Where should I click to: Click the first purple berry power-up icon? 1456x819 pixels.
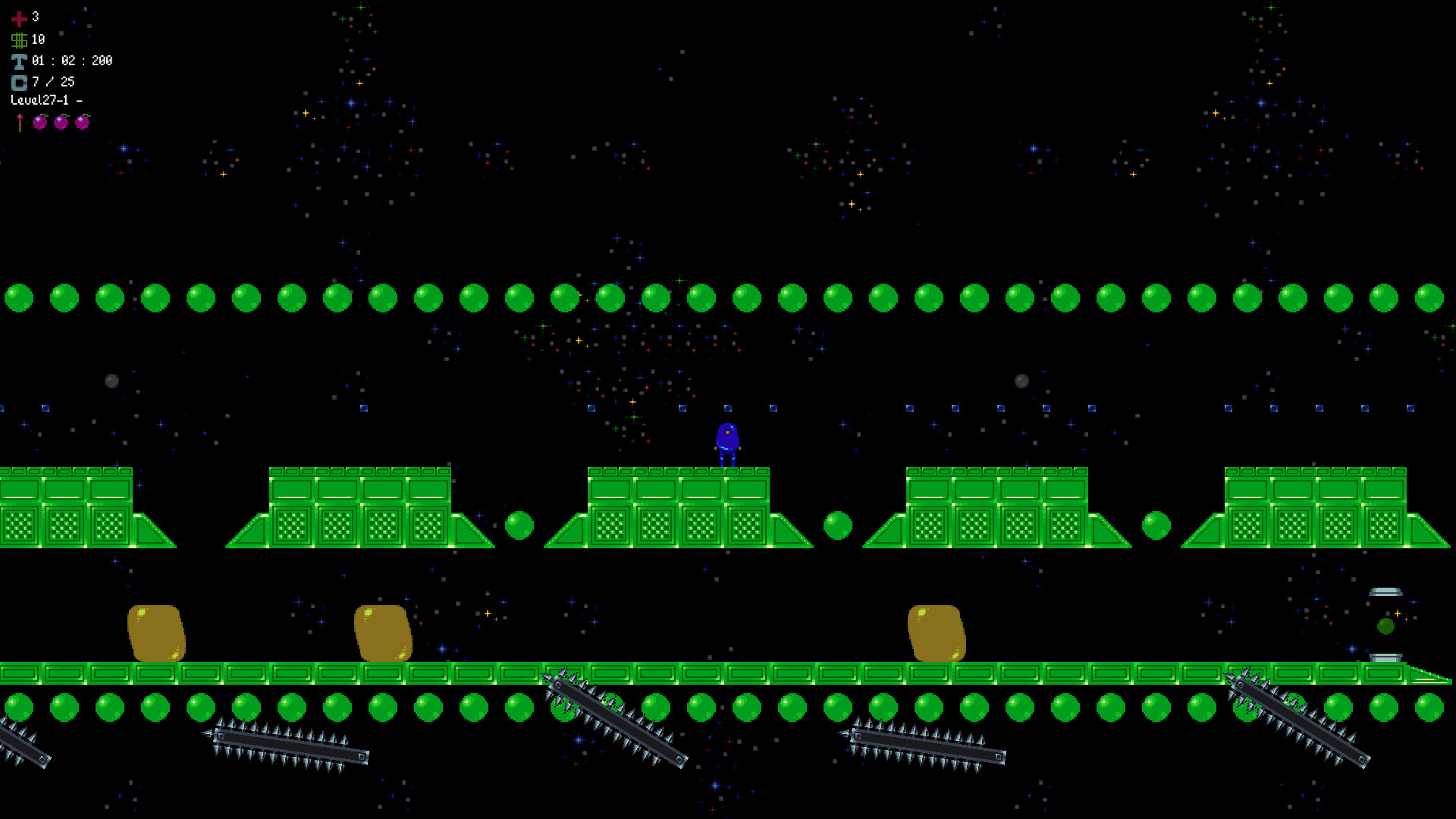39,122
